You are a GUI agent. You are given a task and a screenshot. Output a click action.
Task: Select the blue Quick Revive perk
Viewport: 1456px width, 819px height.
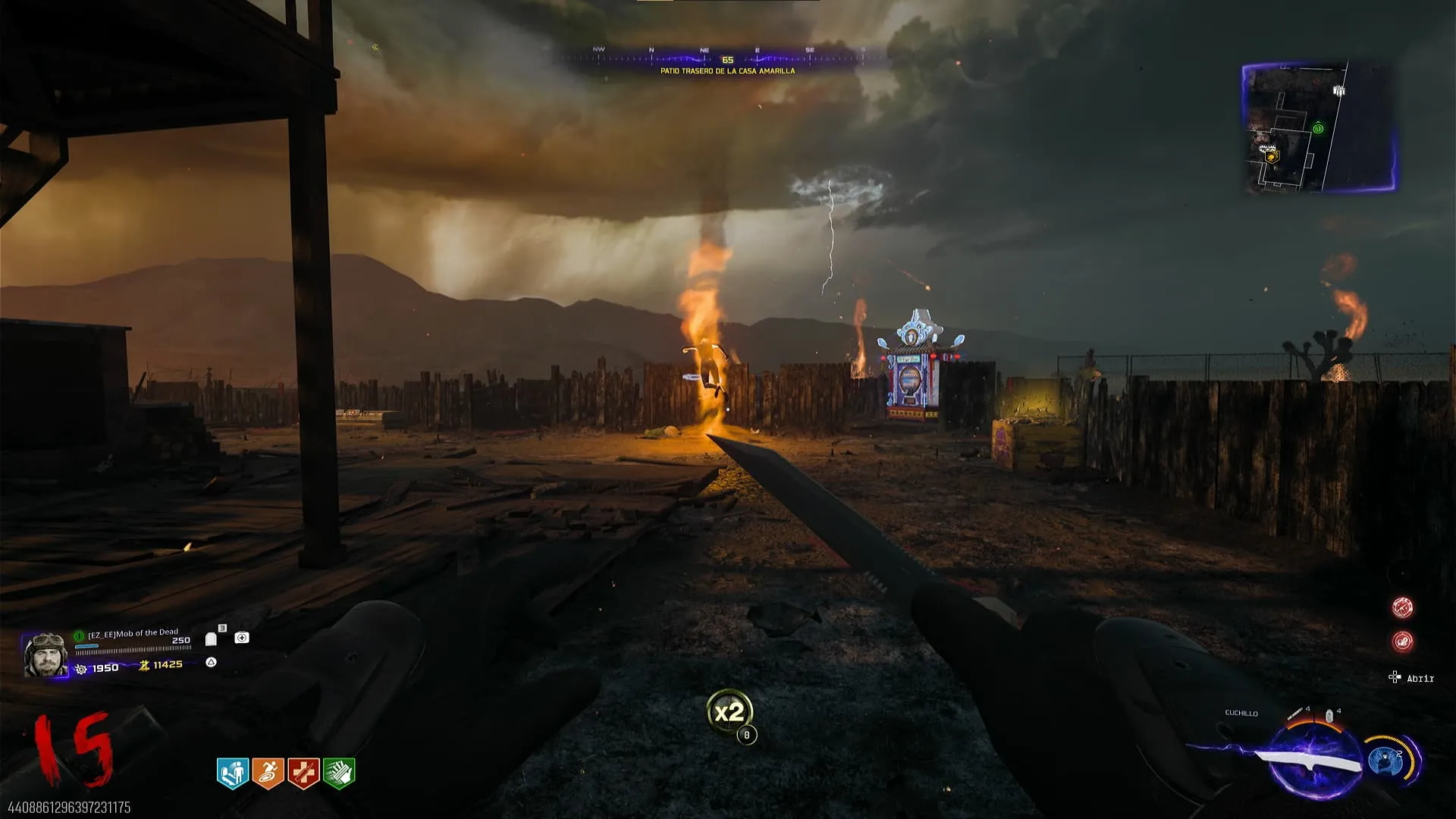[x=233, y=773]
